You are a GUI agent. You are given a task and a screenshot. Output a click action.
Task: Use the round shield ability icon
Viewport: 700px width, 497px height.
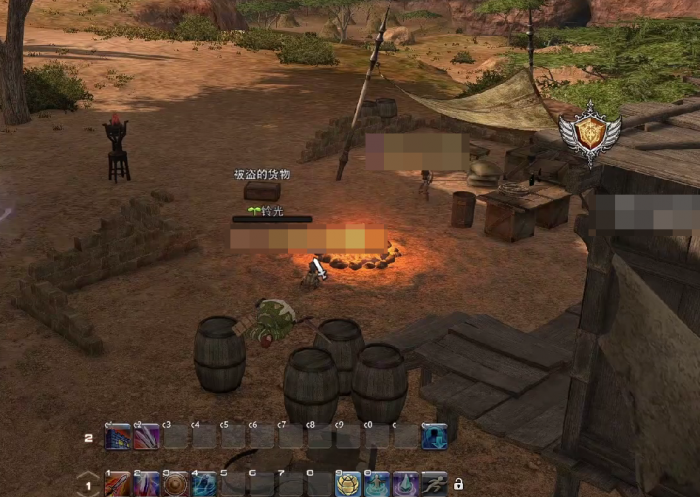[x=176, y=484]
